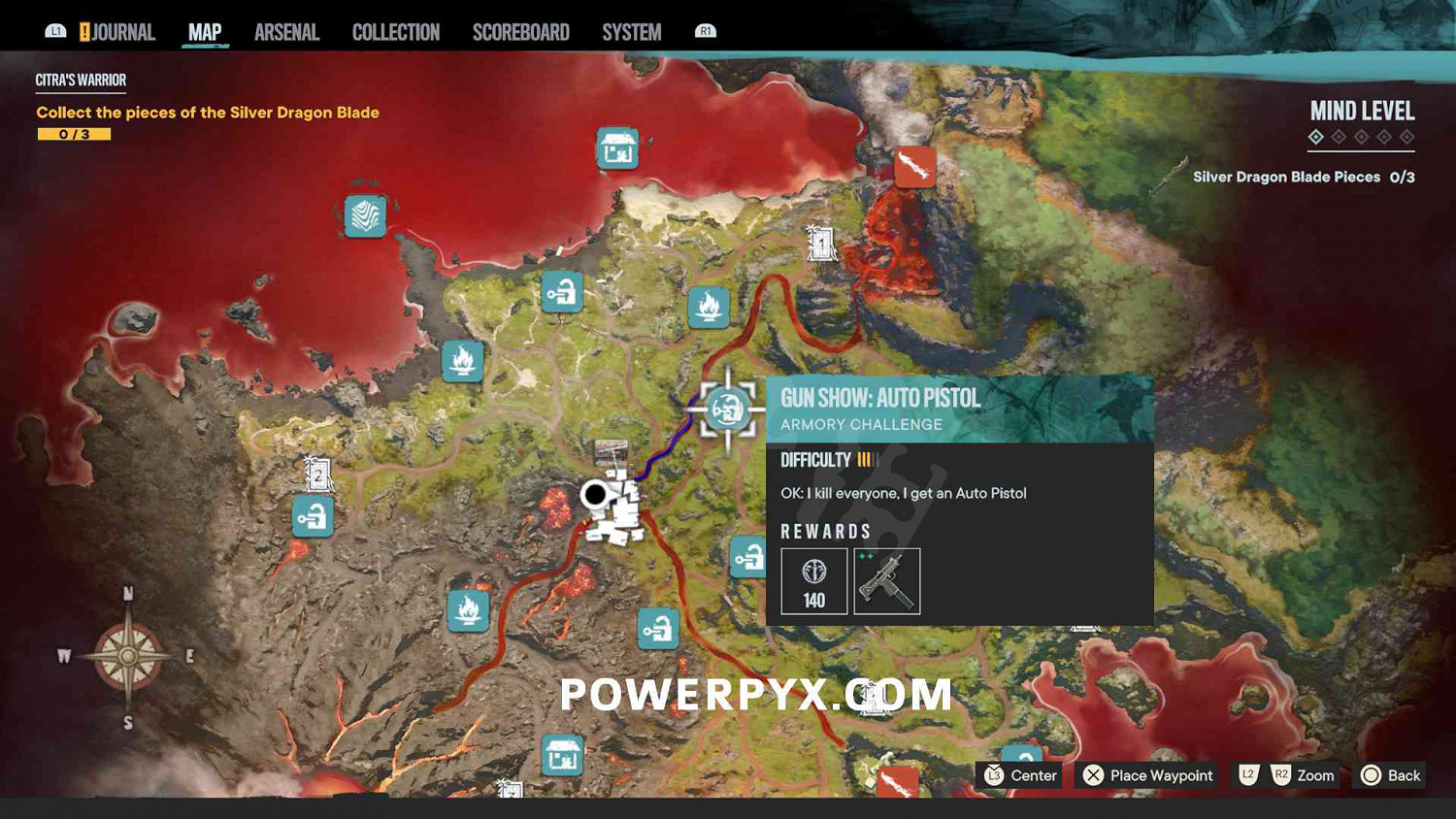1456x819 pixels.
Task: Switch to the Arsenal tab
Action: click(286, 31)
